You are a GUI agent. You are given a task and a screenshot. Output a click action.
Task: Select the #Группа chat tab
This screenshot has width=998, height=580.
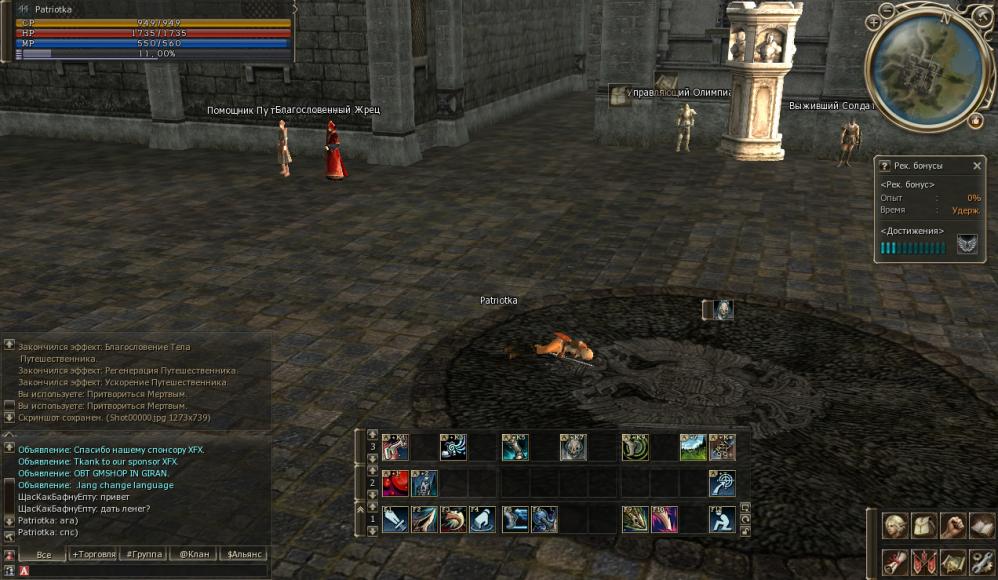click(x=144, y=554)
